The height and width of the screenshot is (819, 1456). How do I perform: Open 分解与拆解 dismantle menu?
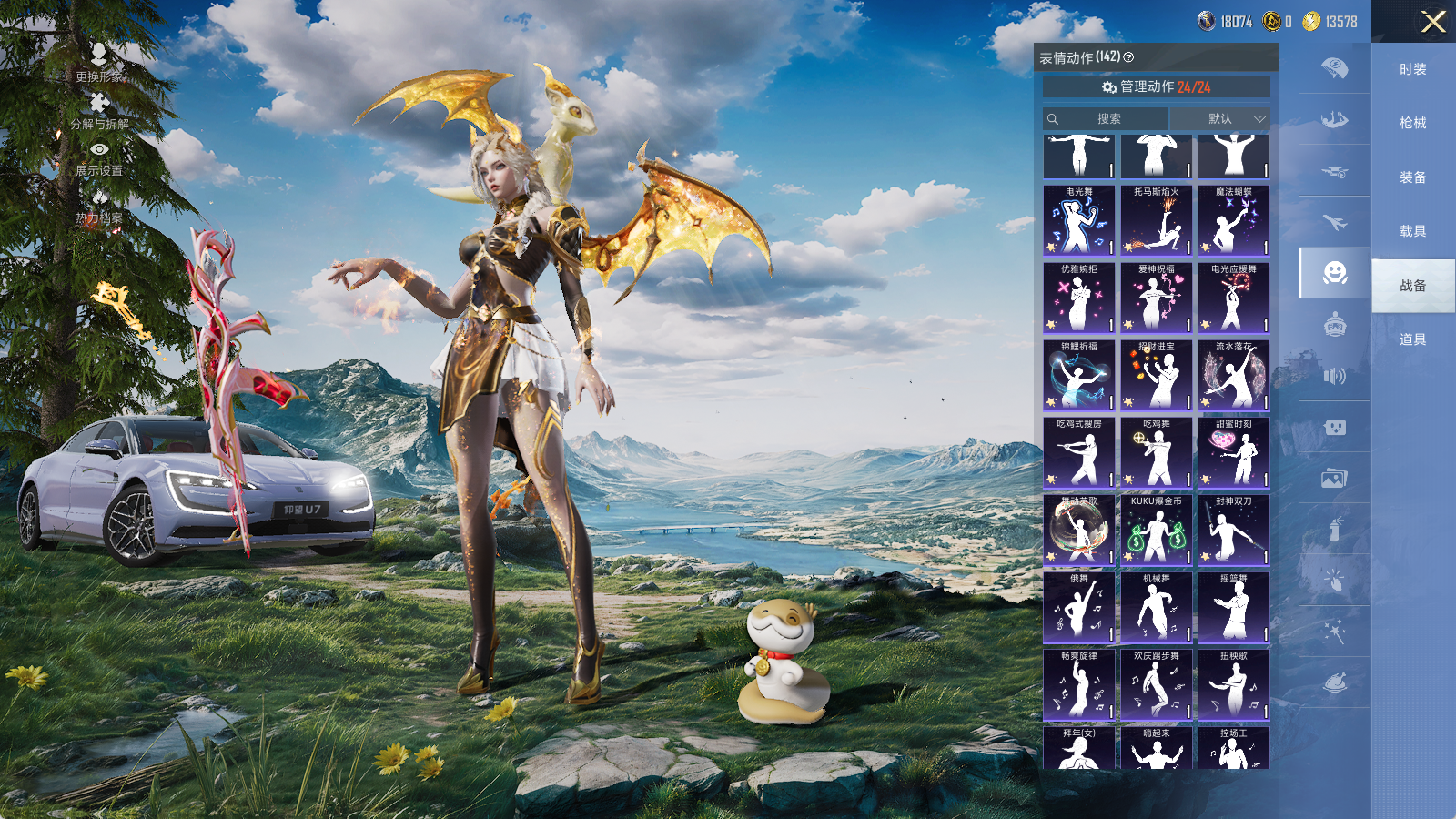tap(99, 109)
